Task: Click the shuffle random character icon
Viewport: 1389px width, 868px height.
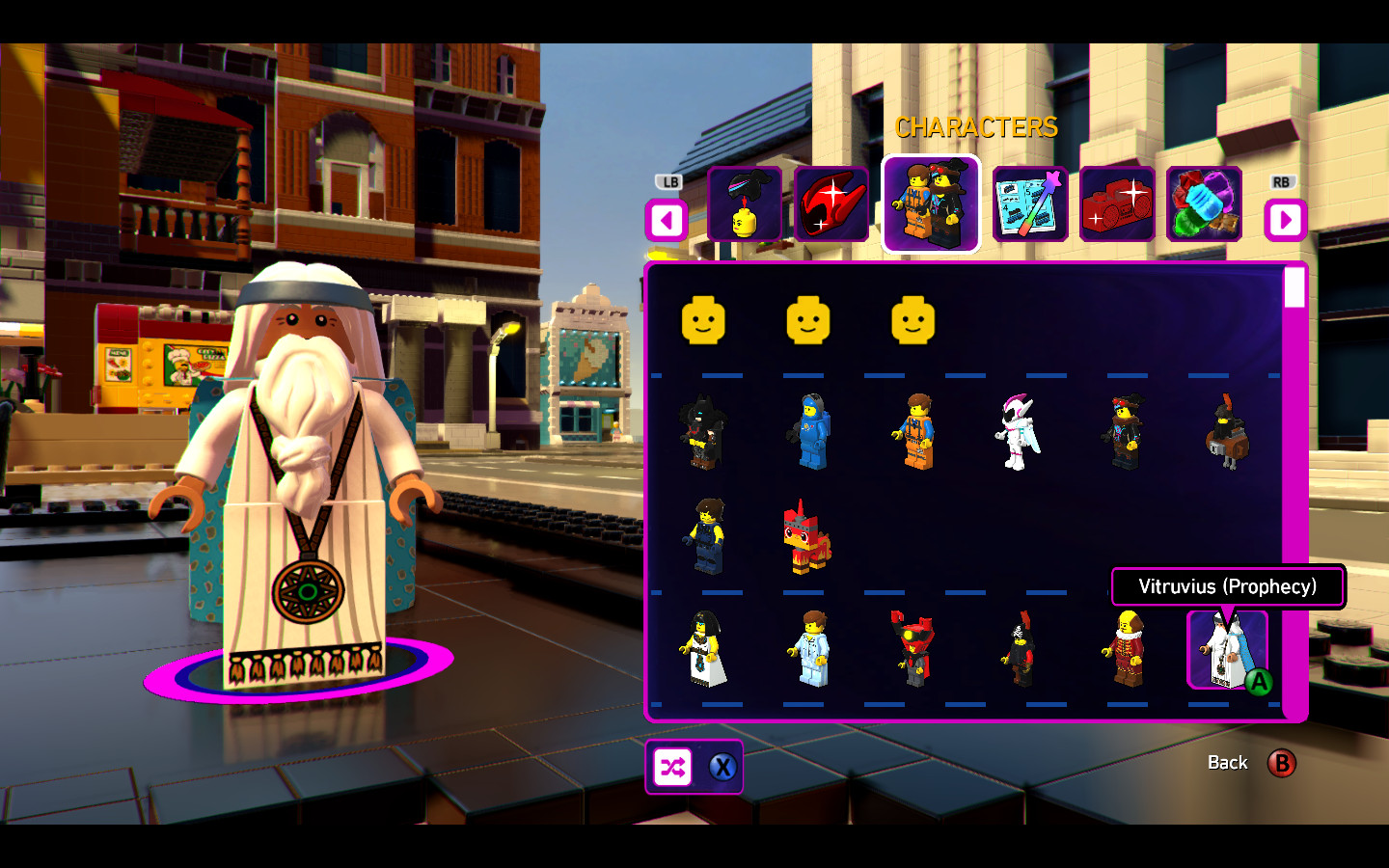Action: pyautogui.click(x=675, y=767)
